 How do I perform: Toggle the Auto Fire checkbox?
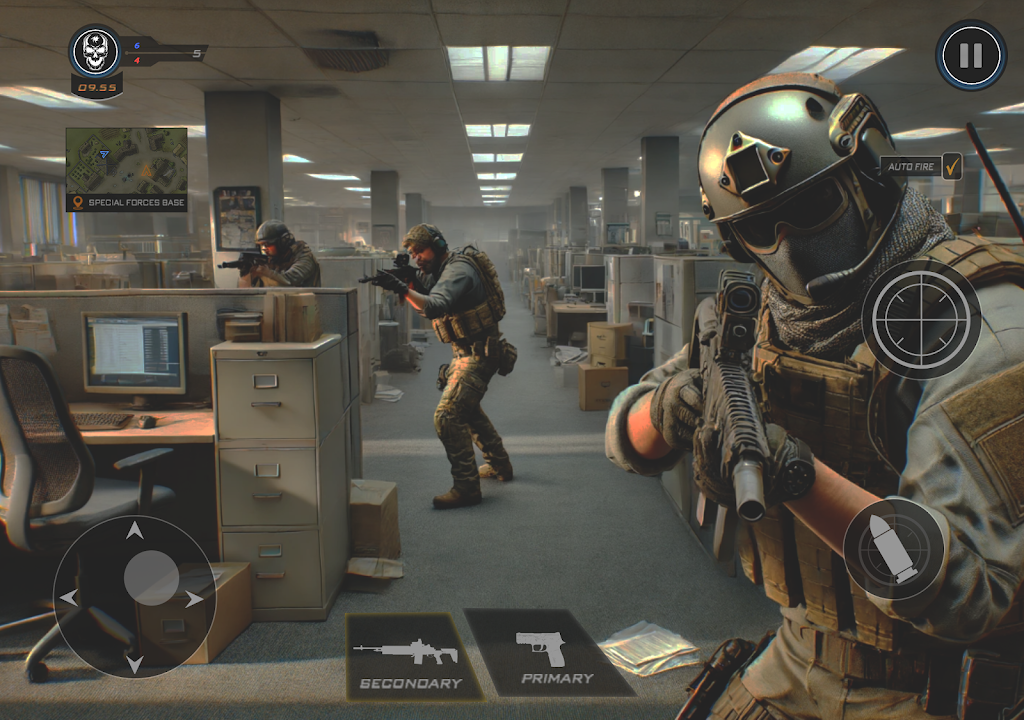click(x=951, y=166)
